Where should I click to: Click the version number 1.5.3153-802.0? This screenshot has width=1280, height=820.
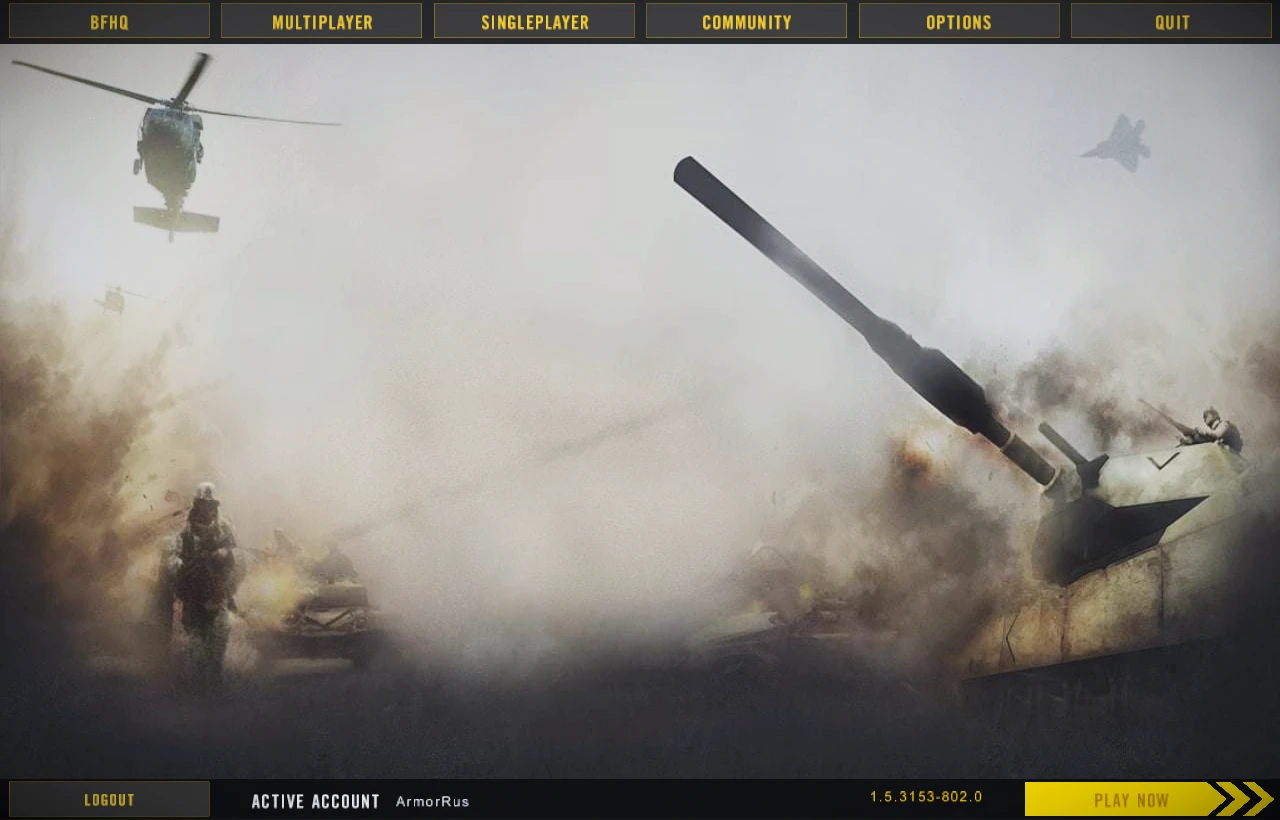tap(925, 797)
